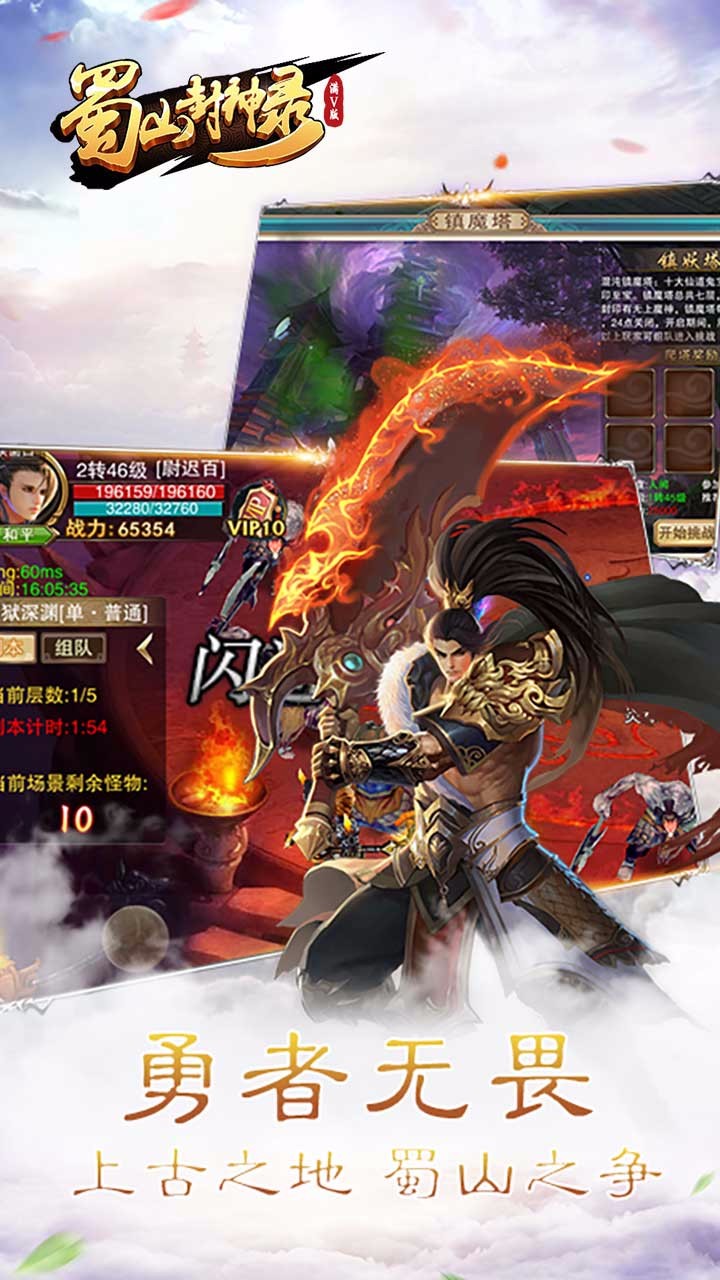This screenshot has height=1280, width=720.
Task: Collapse the dungeon panel with the arrow
Action: tap(146, 648)
